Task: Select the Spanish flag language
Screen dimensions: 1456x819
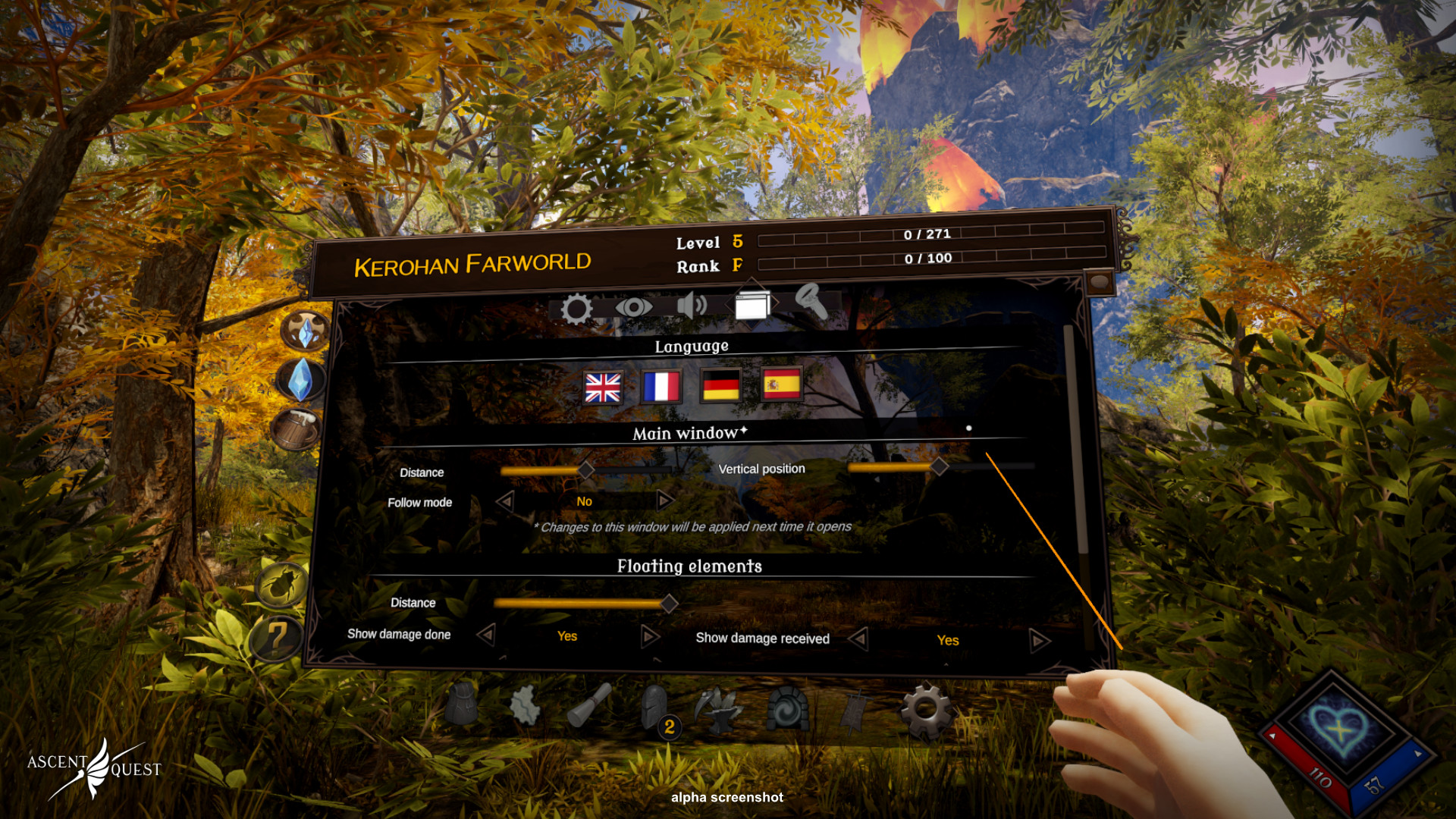Action: coord(782,384)
